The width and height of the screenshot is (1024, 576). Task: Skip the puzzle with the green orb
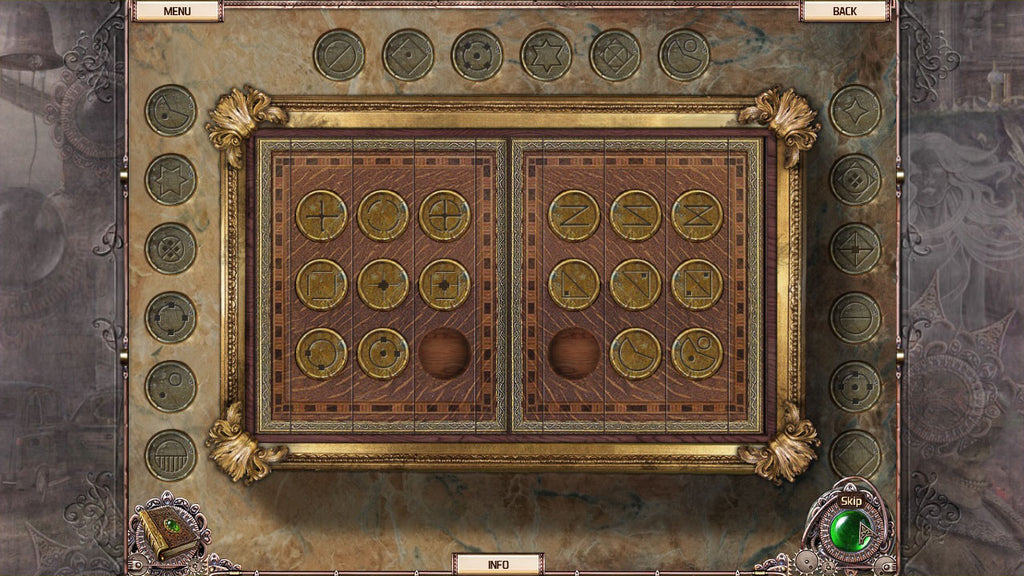852,527
